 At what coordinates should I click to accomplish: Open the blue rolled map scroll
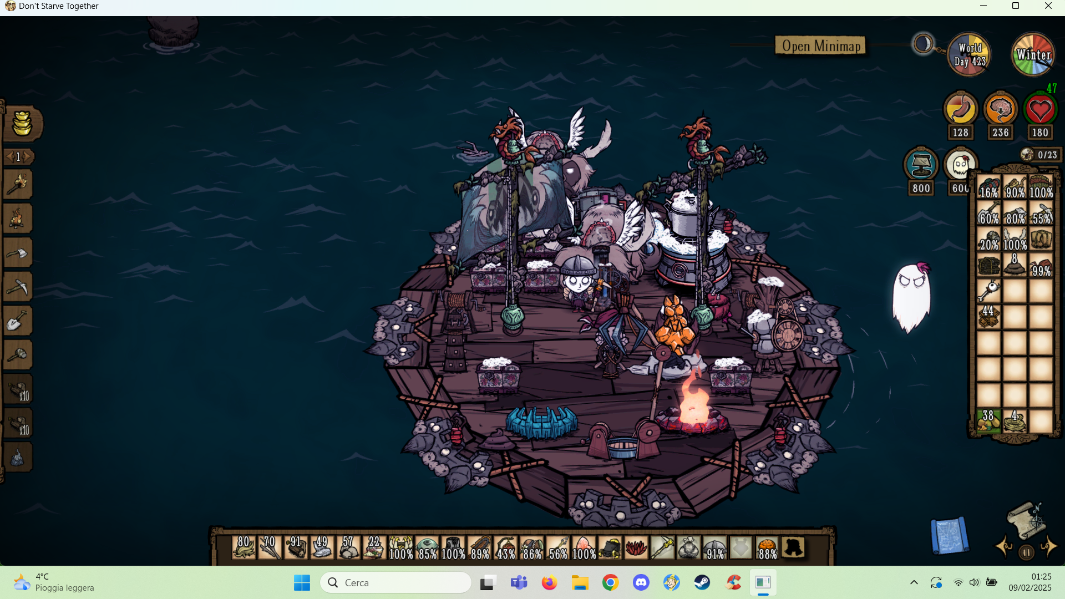pyautogui.click(x=948, y=535)
